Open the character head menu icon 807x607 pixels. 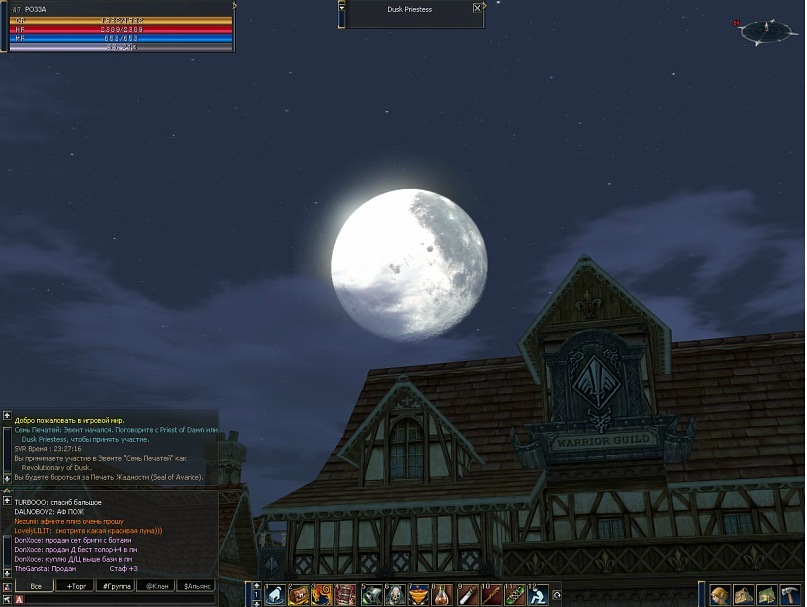[x=719, y=595]
